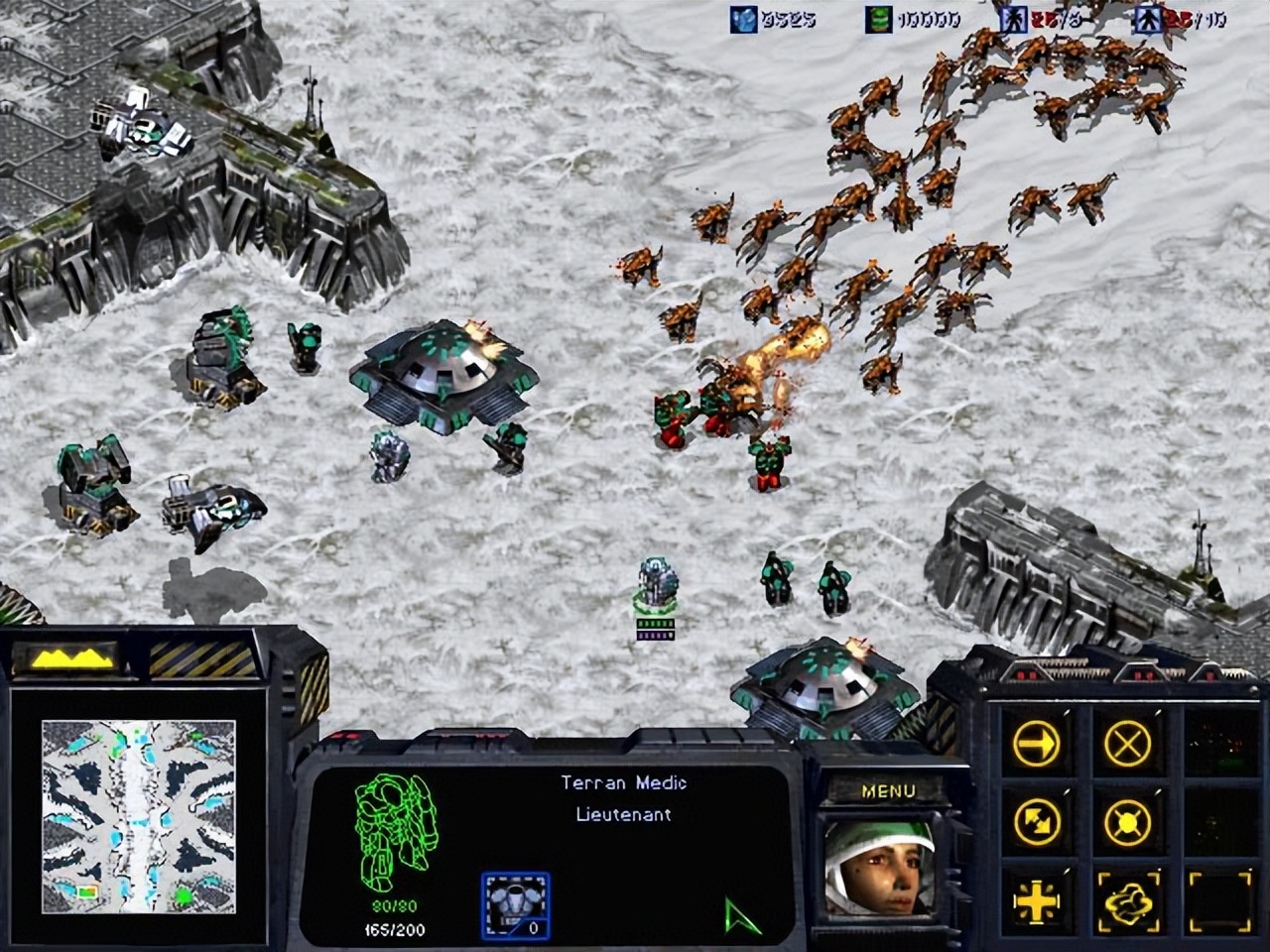Use the Heal ability
This screenshot has width=1270, height=952.
1037,901
